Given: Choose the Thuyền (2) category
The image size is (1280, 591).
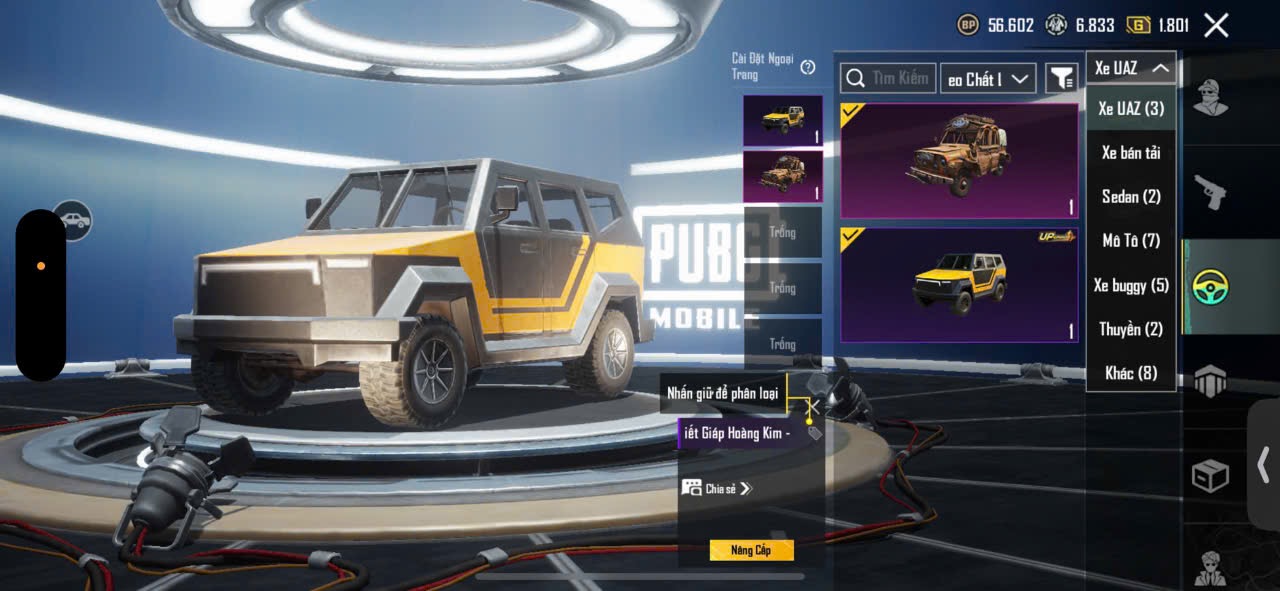Looking at the screenshot, I should [x=1131, y=329].
